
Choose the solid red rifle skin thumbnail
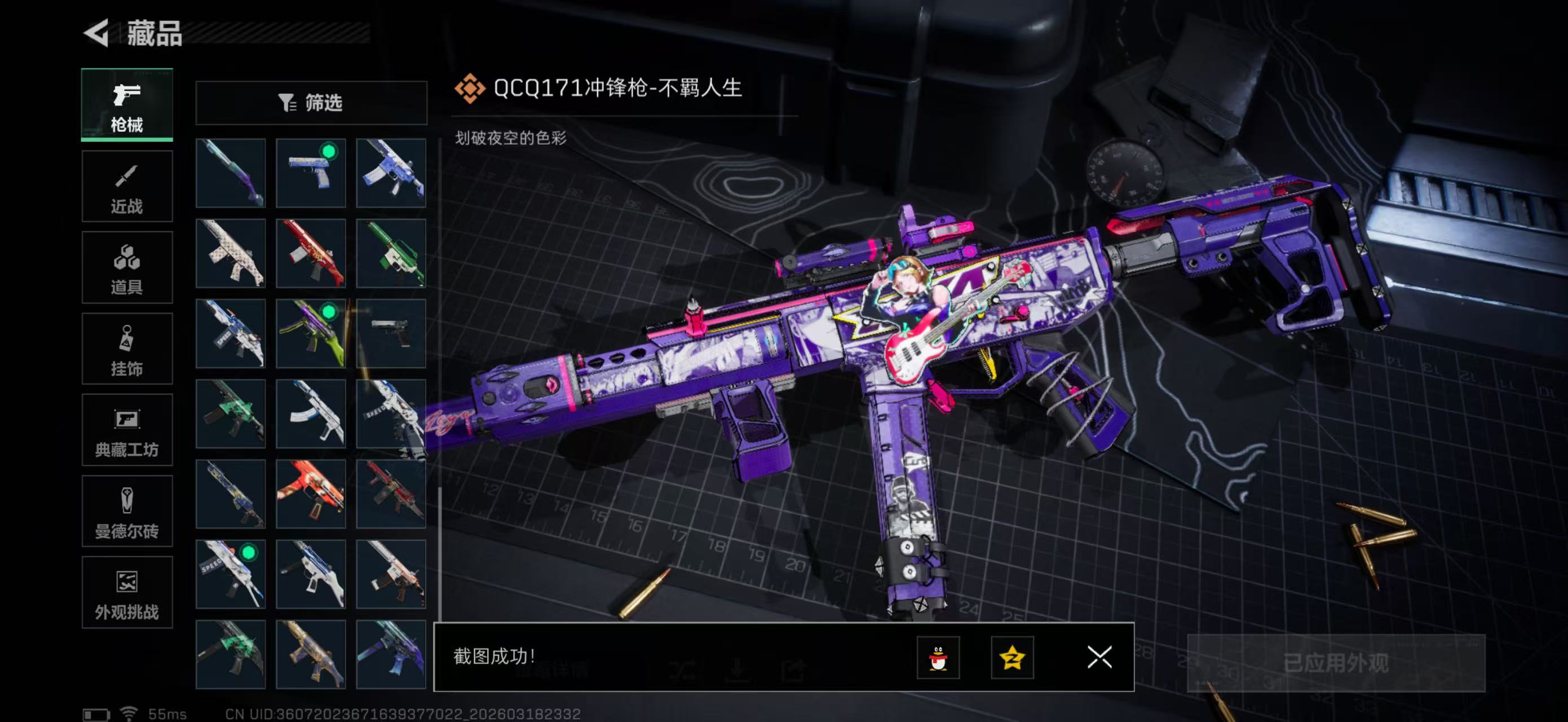point(311,253)
